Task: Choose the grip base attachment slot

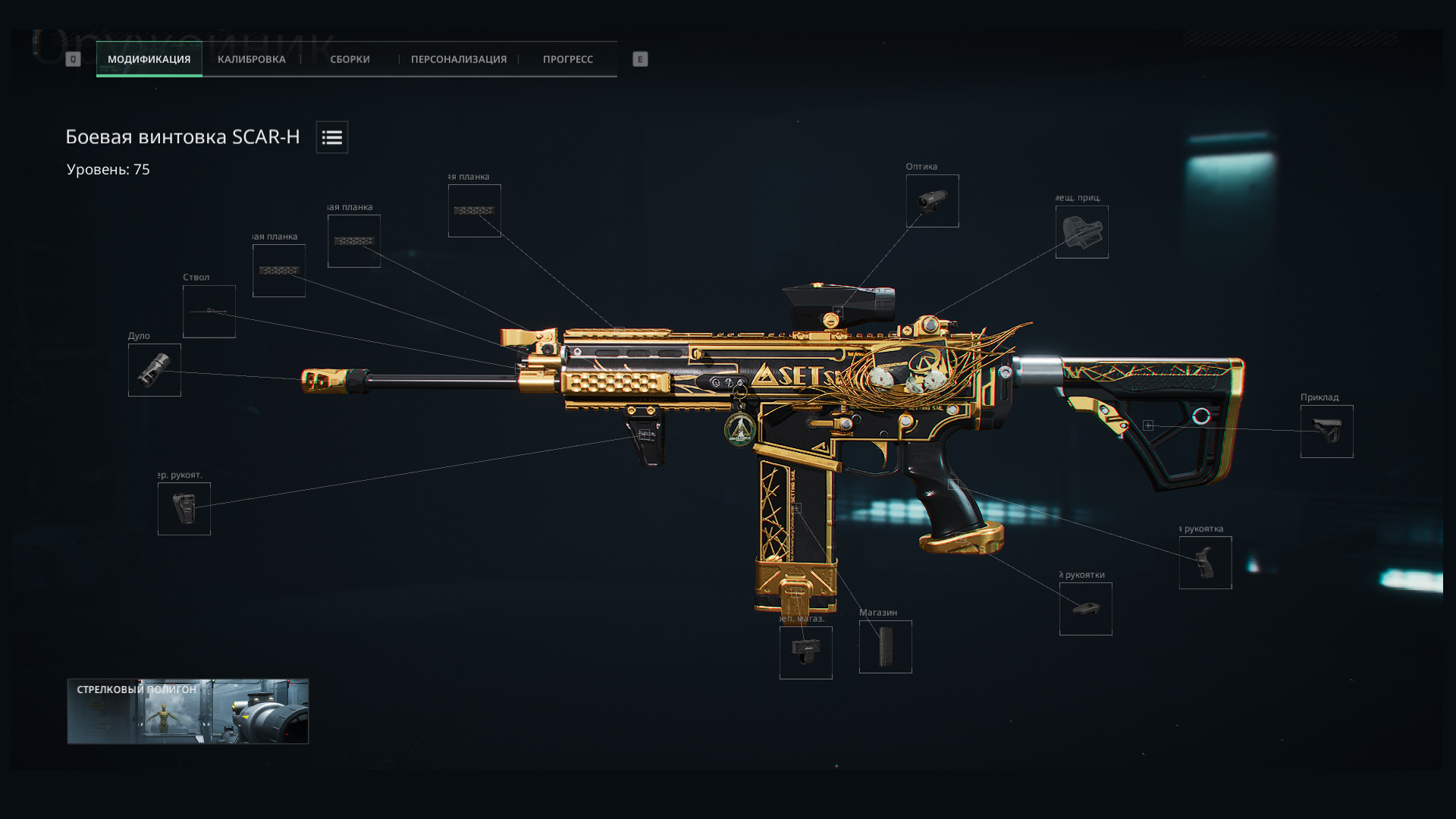Action: pyautogui.click(x=1085, y=609)
